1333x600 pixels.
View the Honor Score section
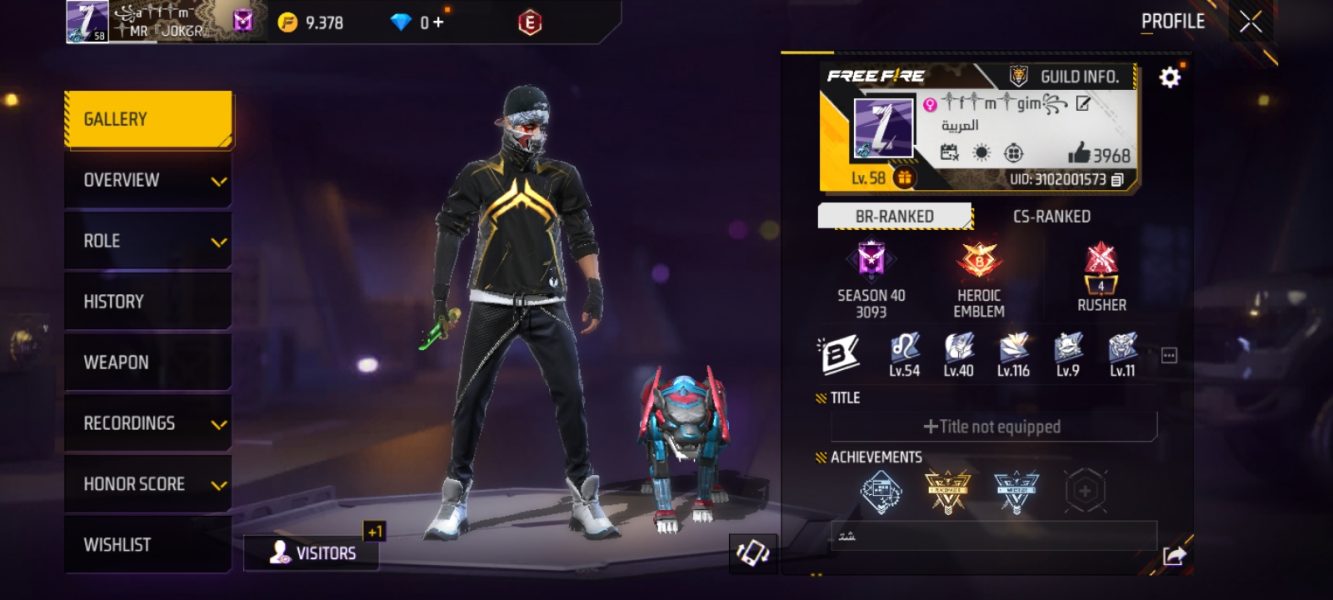tap(148, 484)
